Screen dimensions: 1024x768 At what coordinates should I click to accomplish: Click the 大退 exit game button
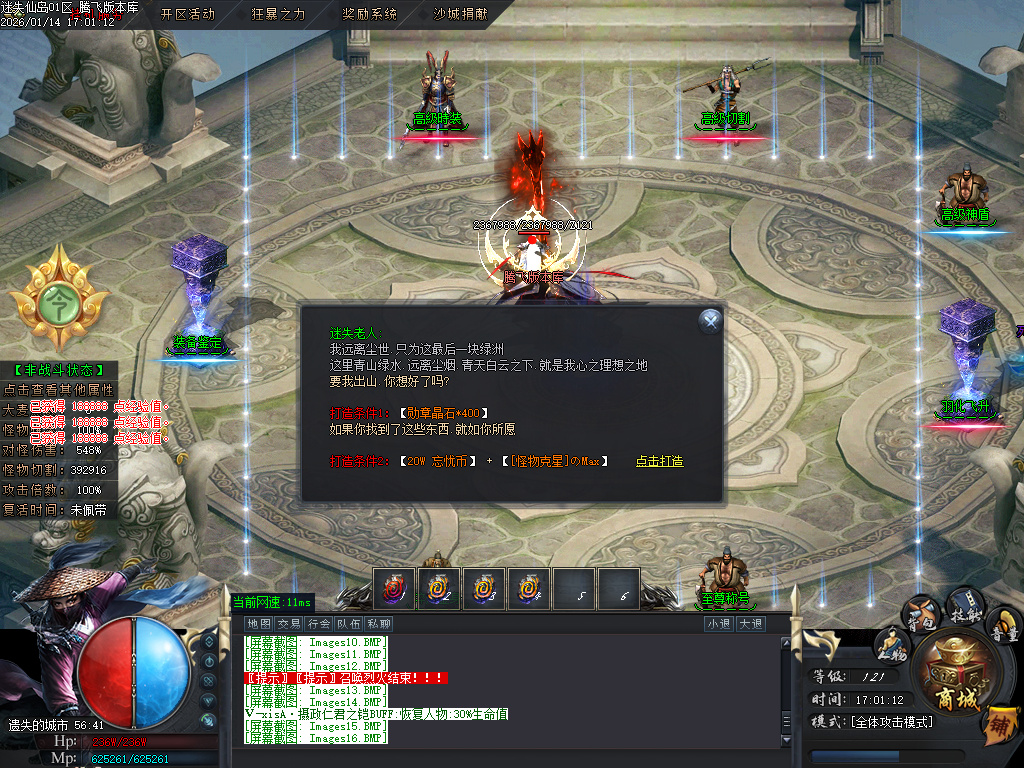pos(751,624)
